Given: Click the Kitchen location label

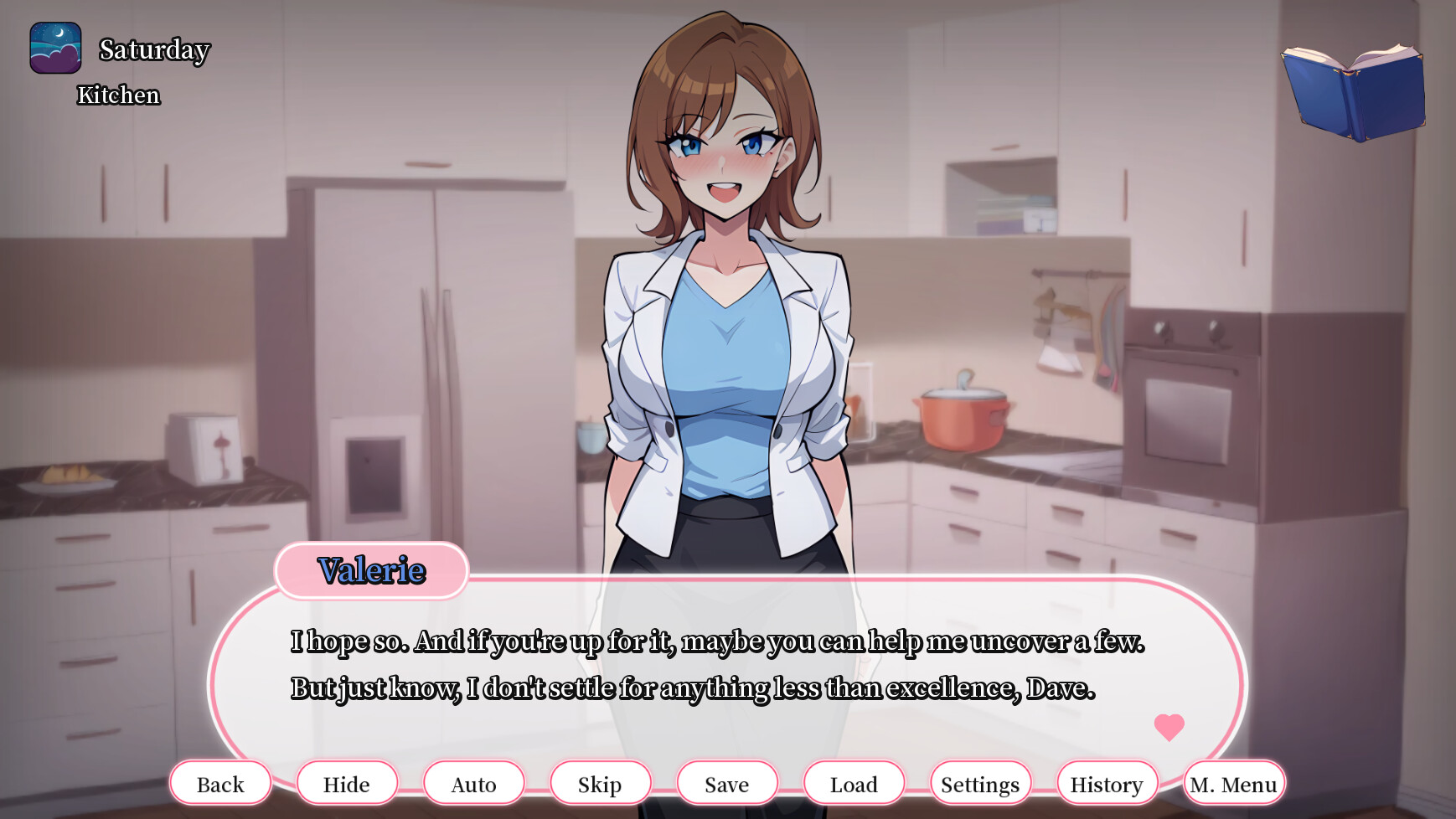Looking at the screenshot, I should (117, 95).
